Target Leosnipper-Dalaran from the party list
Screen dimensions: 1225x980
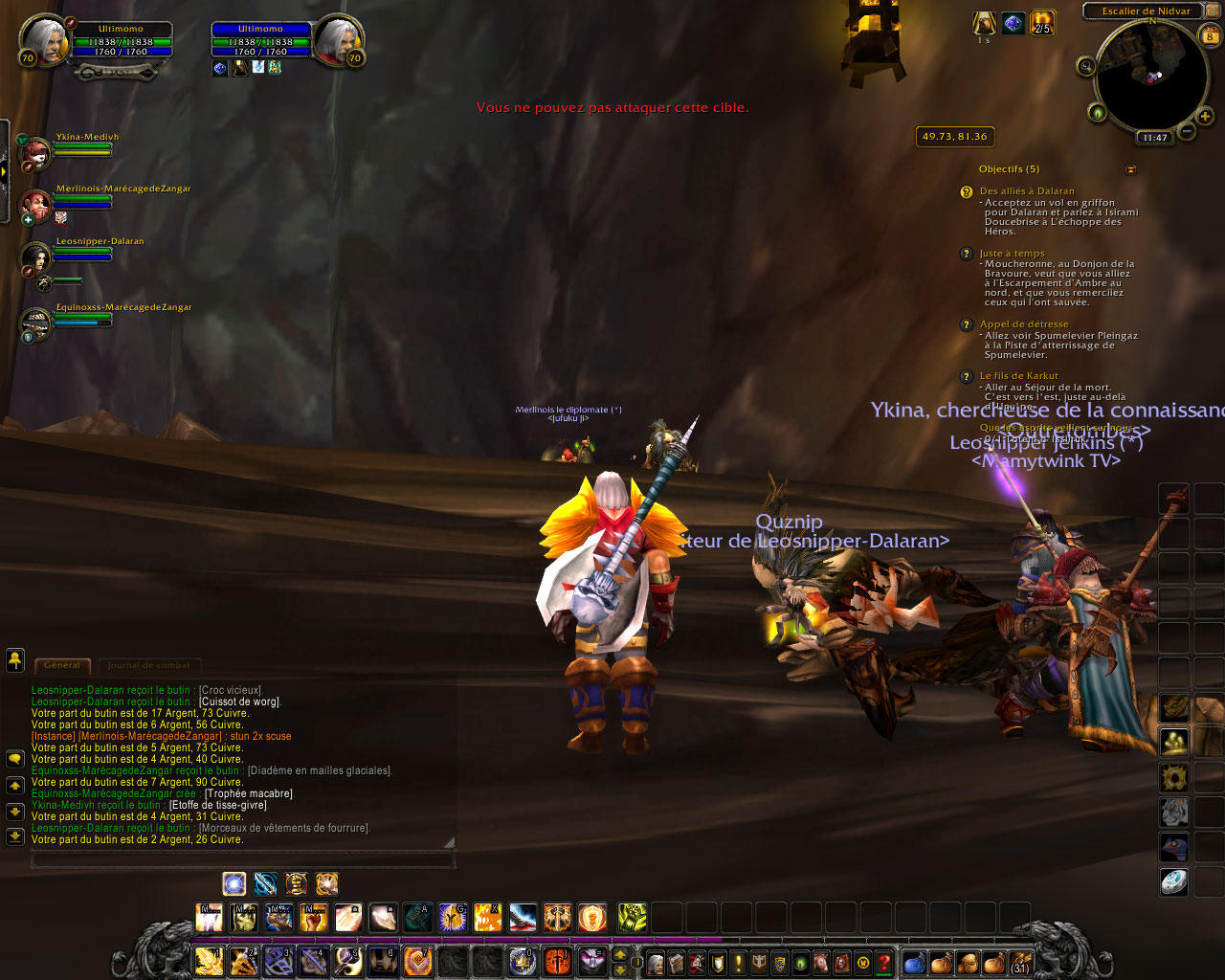coord(36,256)
